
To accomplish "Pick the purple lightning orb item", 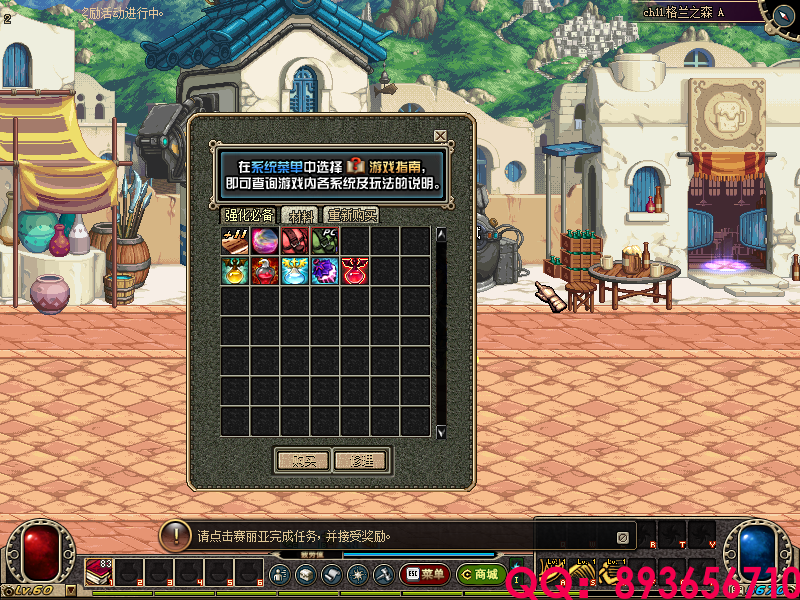I will coord(325,270).
